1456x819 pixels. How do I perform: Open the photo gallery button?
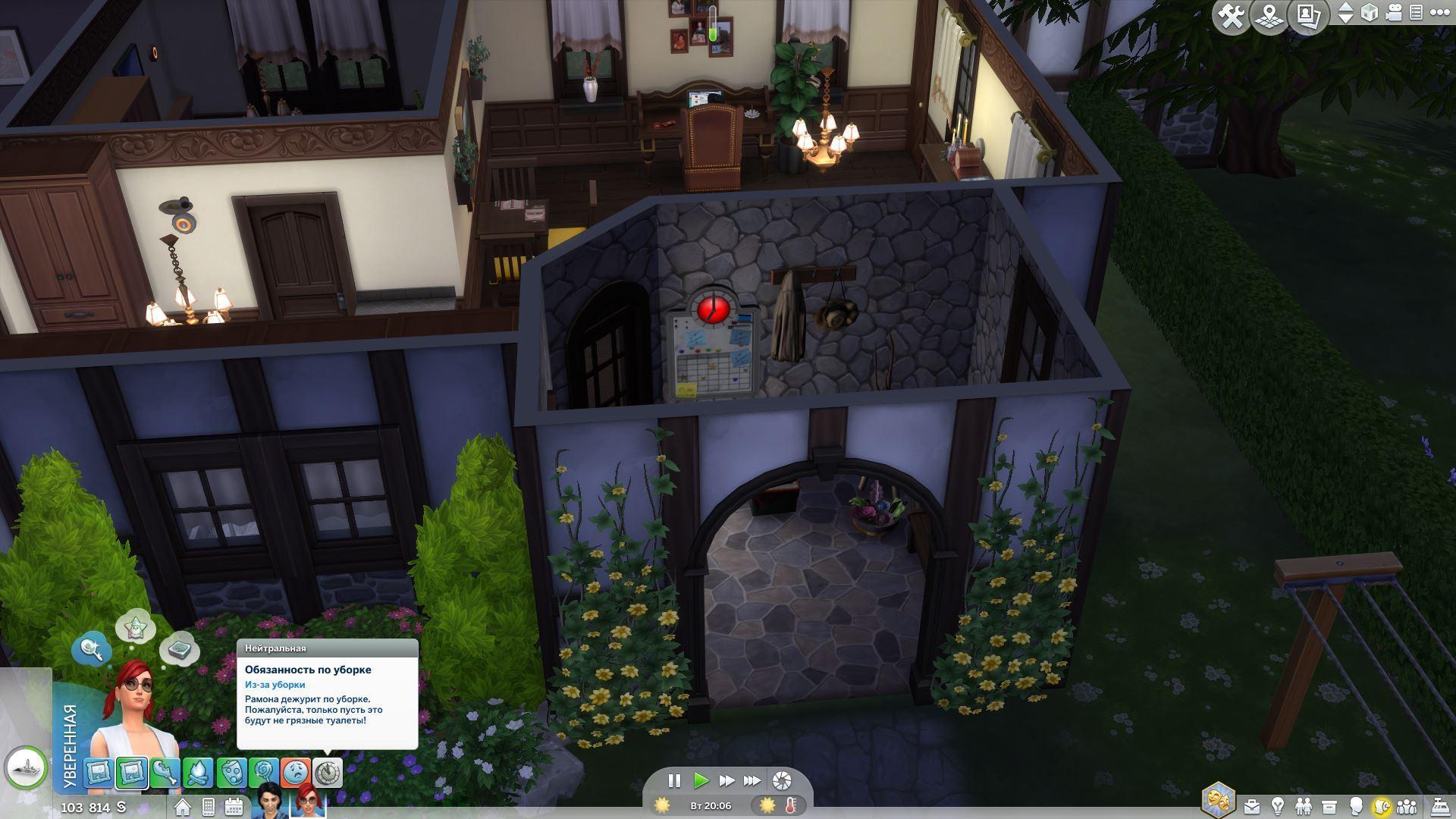pyautogui.click(x=1308, y=15)
